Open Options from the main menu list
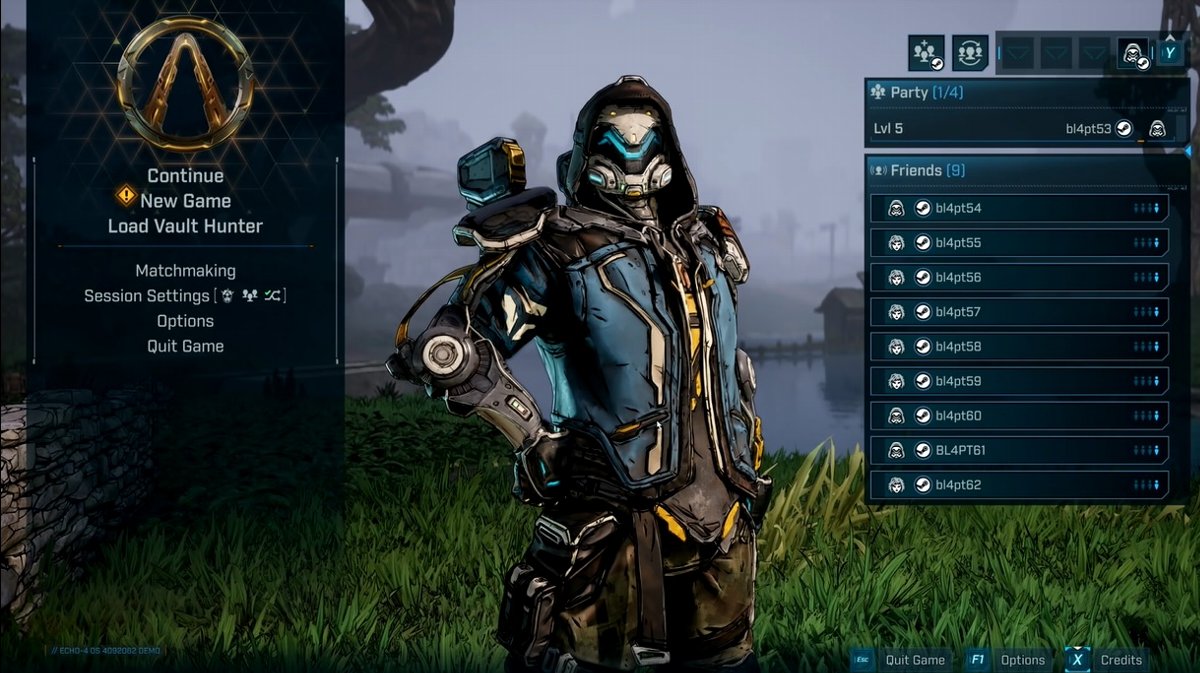1200x673 pixels. 185,321
